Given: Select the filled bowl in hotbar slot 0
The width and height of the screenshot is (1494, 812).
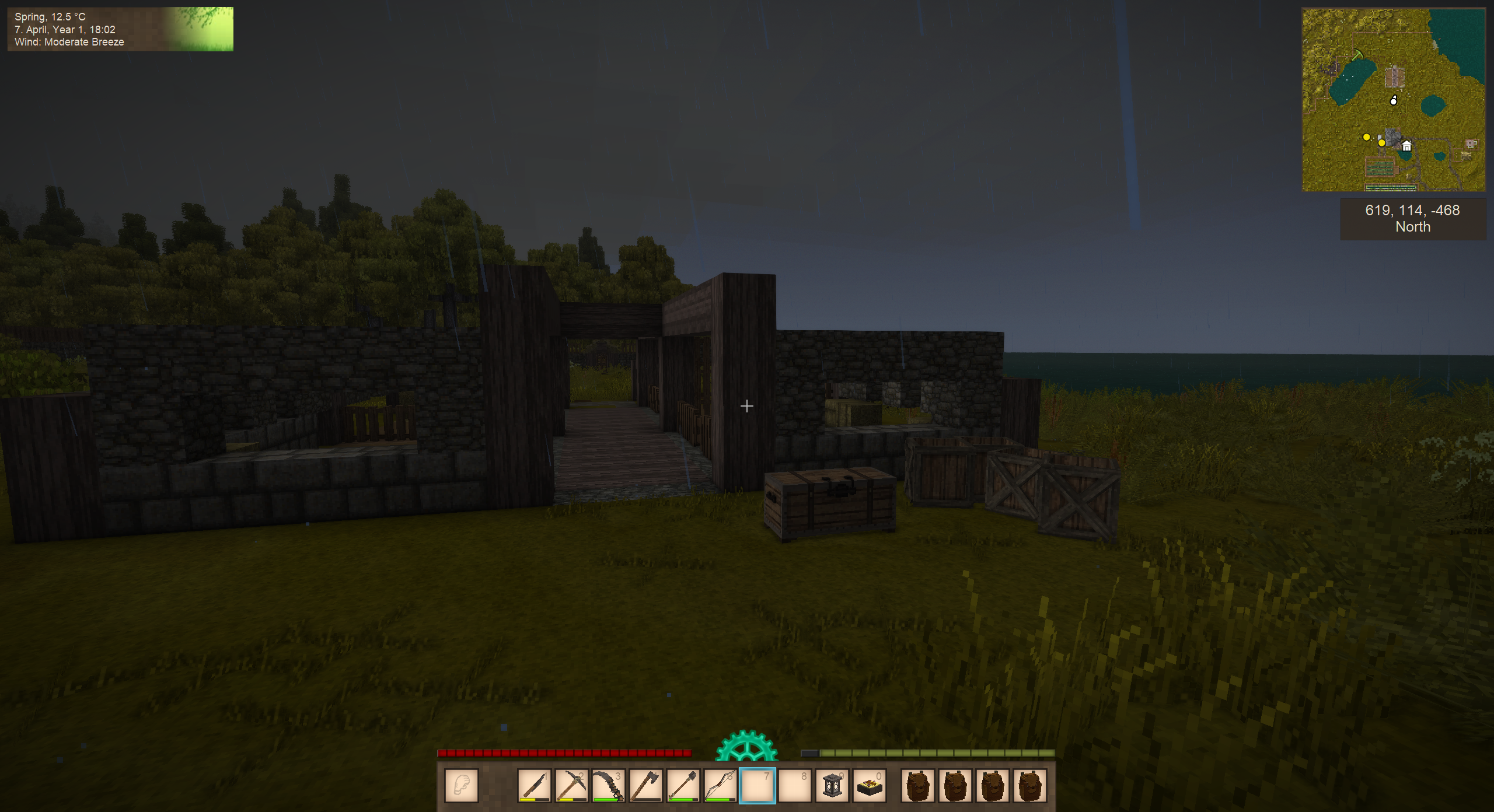Looking at the screenshot, I should [870, 786].
